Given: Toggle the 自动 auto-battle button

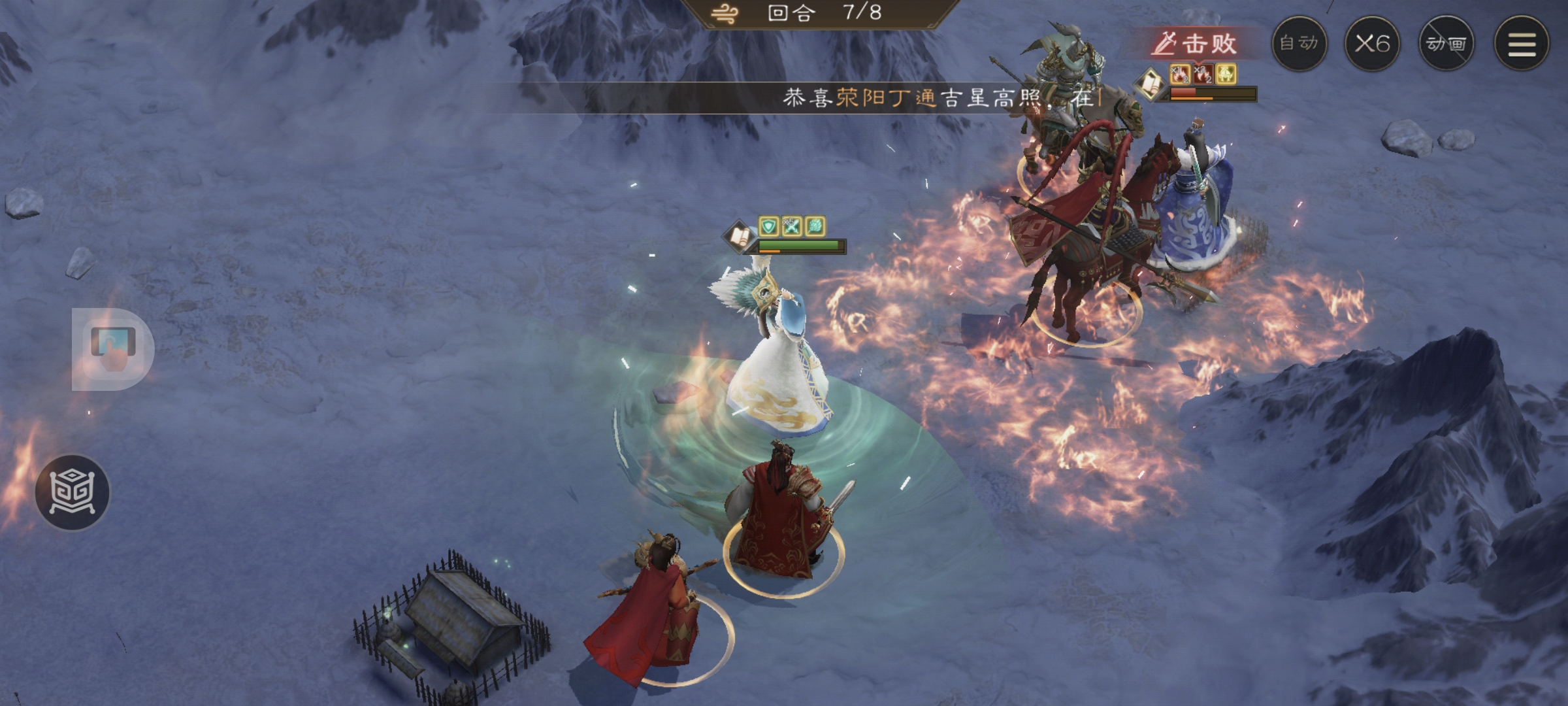Looking at the screenshot, I should coord(1299,44).
